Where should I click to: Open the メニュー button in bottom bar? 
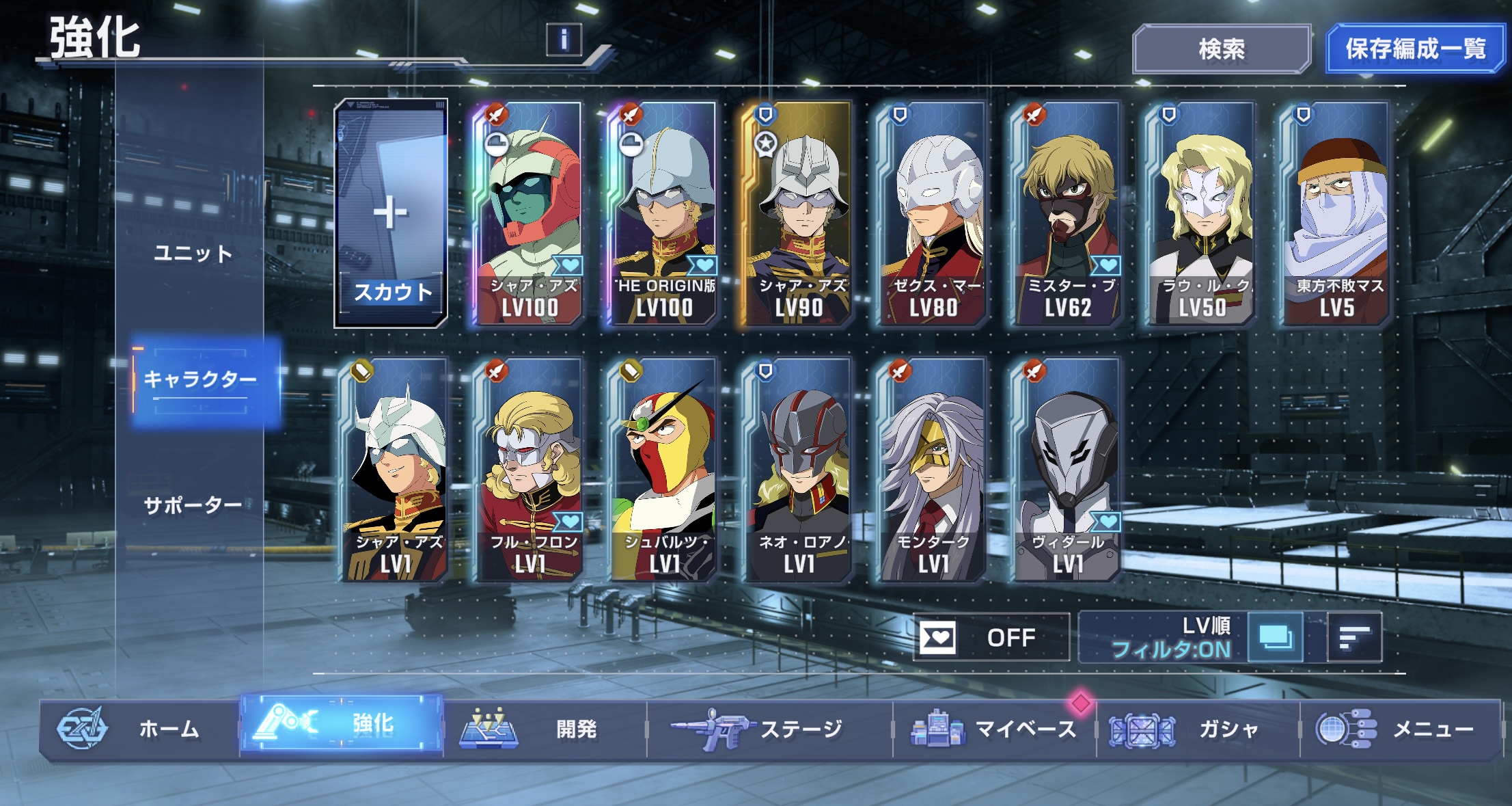pyautogui.click(x=1401, y=729)
